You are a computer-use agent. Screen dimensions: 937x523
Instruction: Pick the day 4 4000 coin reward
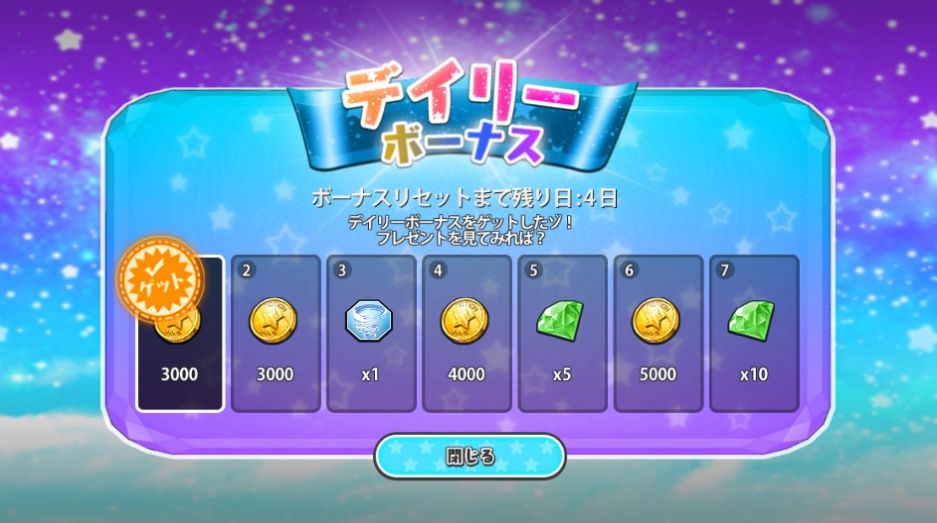click(465, 334)
